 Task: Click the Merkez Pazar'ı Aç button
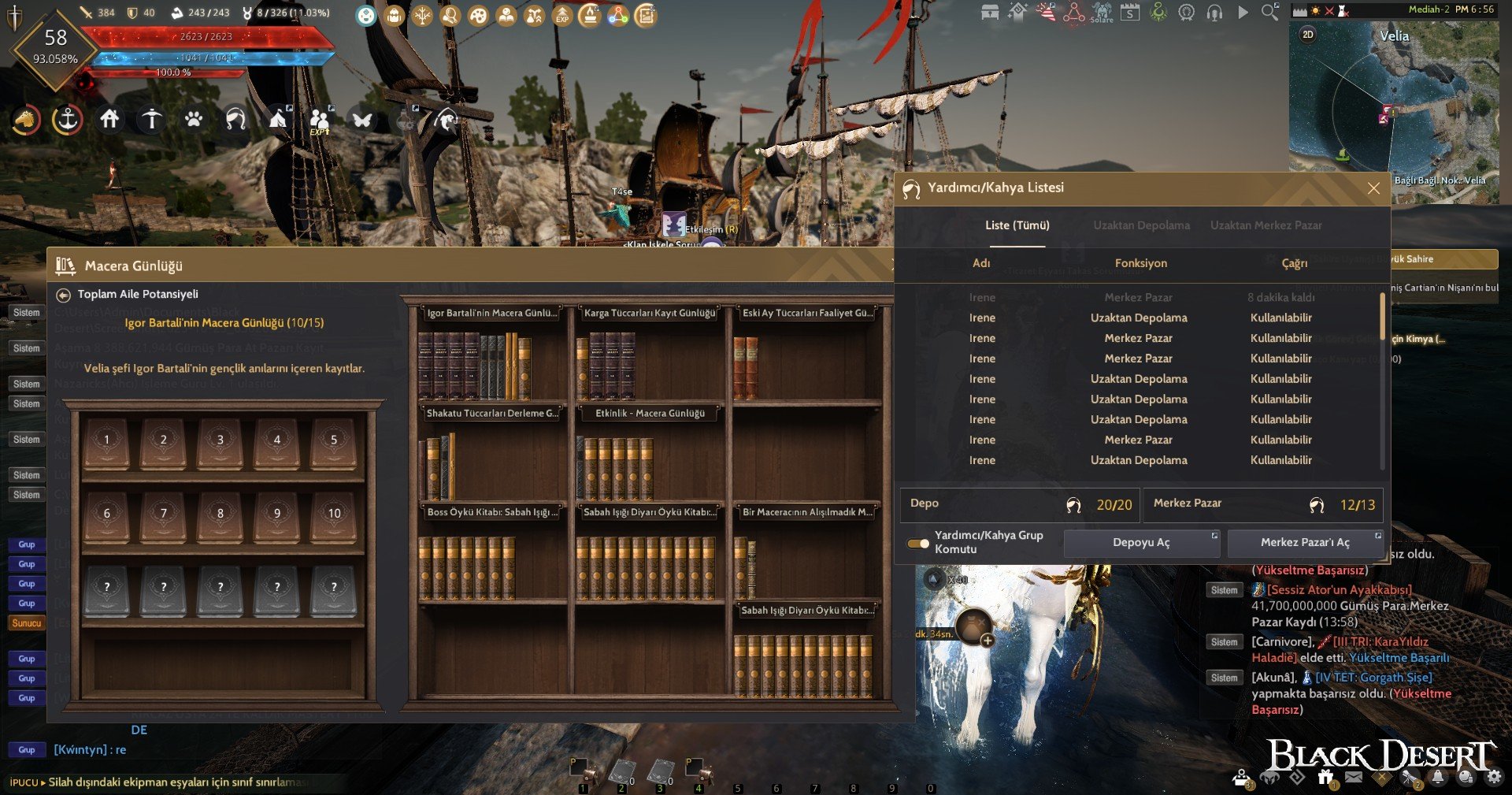pos(1305,543)
